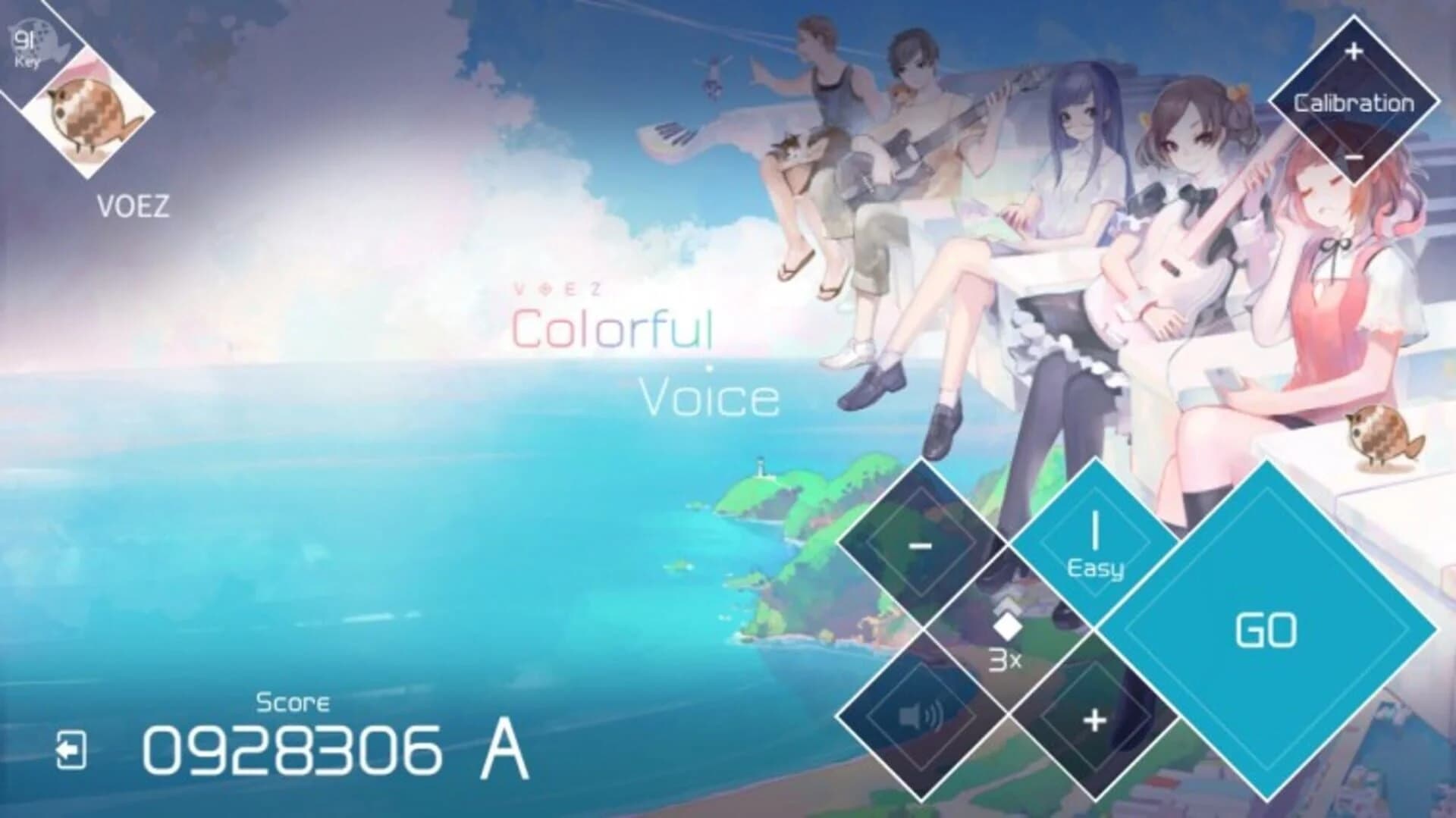Decrease note speed with minus diamond
Viewport: 1456px width, 818px height.
(x=921, y=546)
